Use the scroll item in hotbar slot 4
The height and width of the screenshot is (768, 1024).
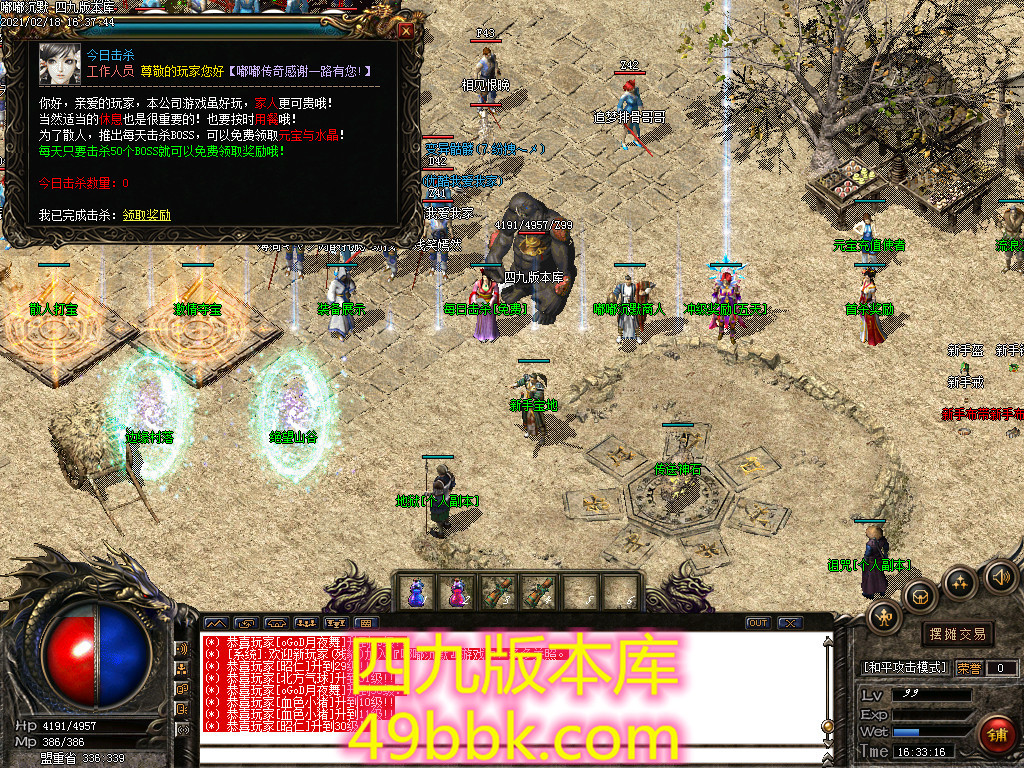coord(538,591)
